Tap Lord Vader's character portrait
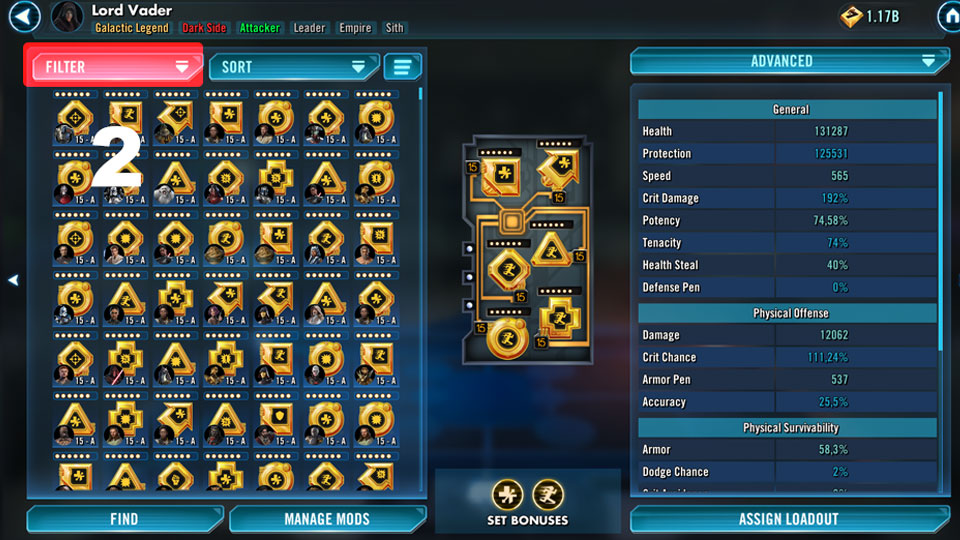Viewport: 960px width, 540px height. click(x=67, y=17)
